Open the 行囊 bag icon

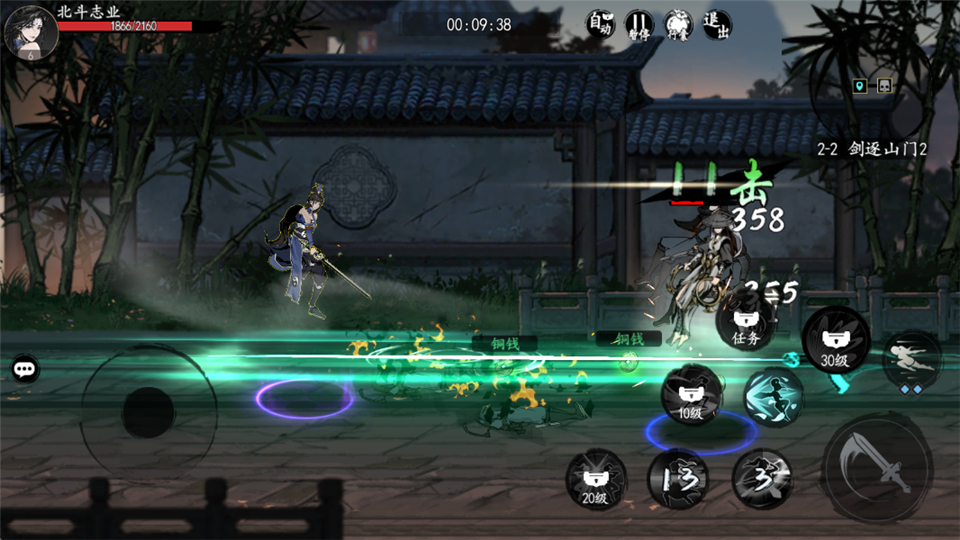pos(677,24)
